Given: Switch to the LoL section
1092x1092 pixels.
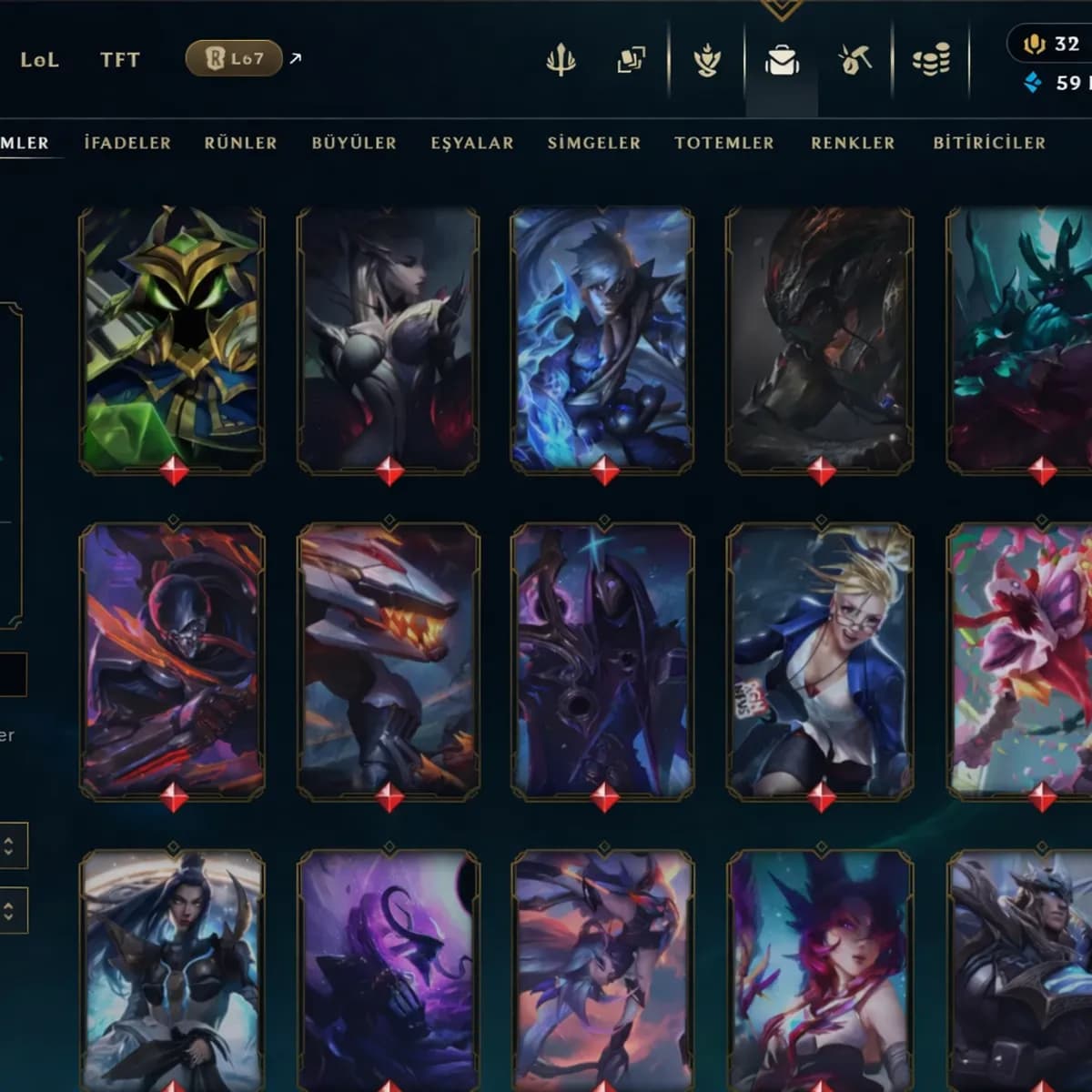Looking at the screenshot, I should tap(39, 60).
